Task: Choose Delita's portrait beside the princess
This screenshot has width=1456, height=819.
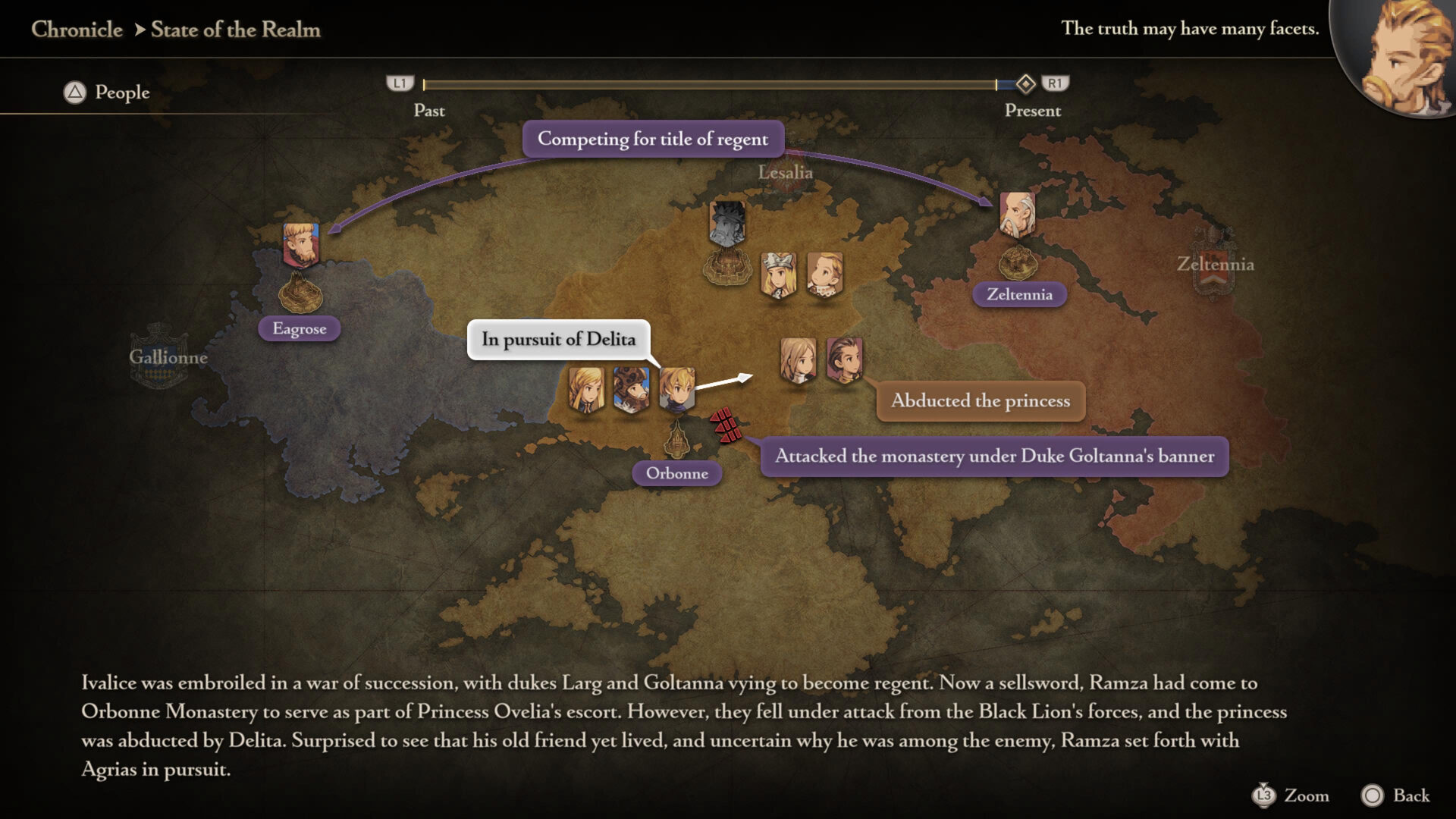Action: point(844,359)
